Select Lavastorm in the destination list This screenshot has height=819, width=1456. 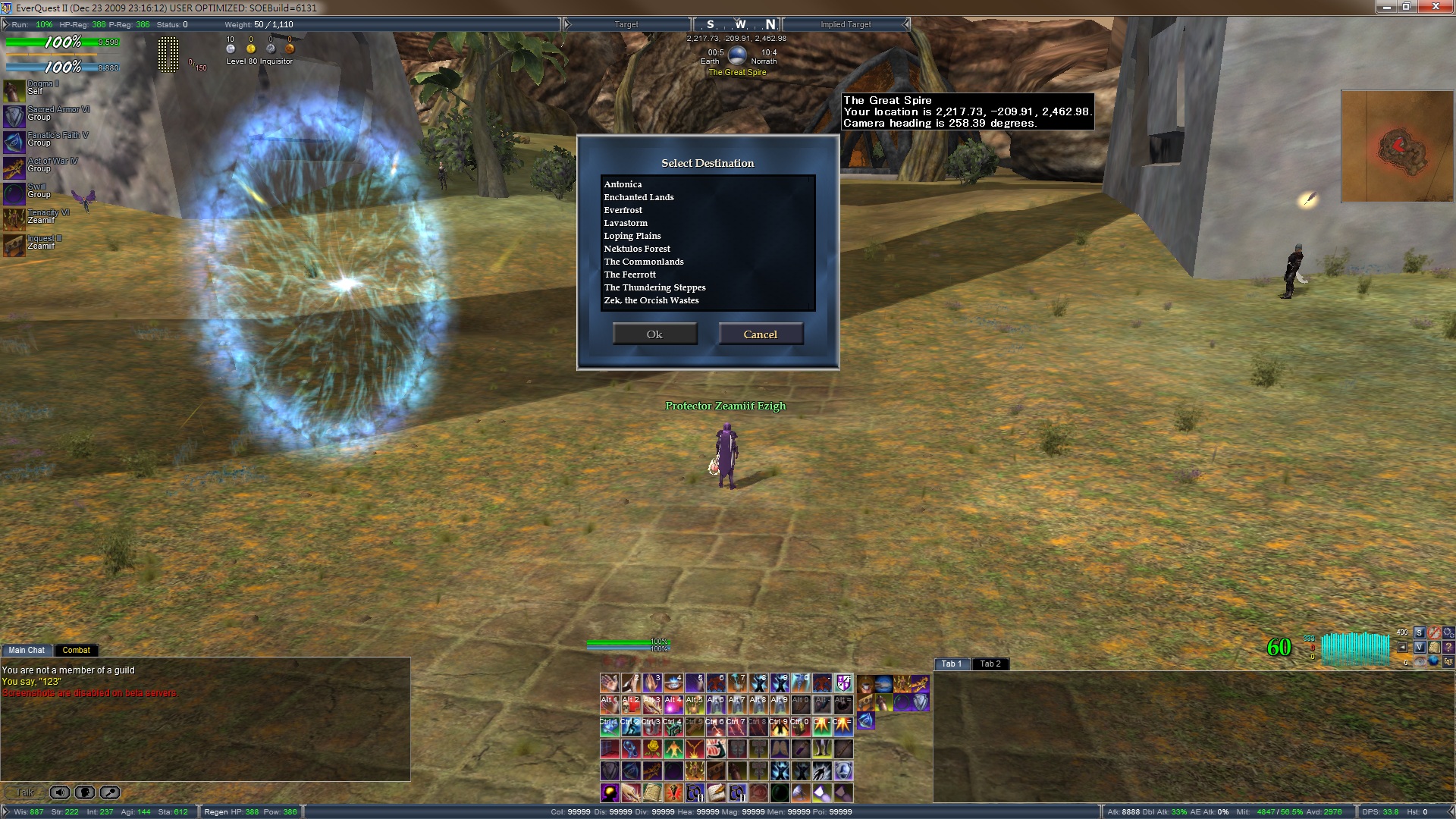[x=626, y=223]
